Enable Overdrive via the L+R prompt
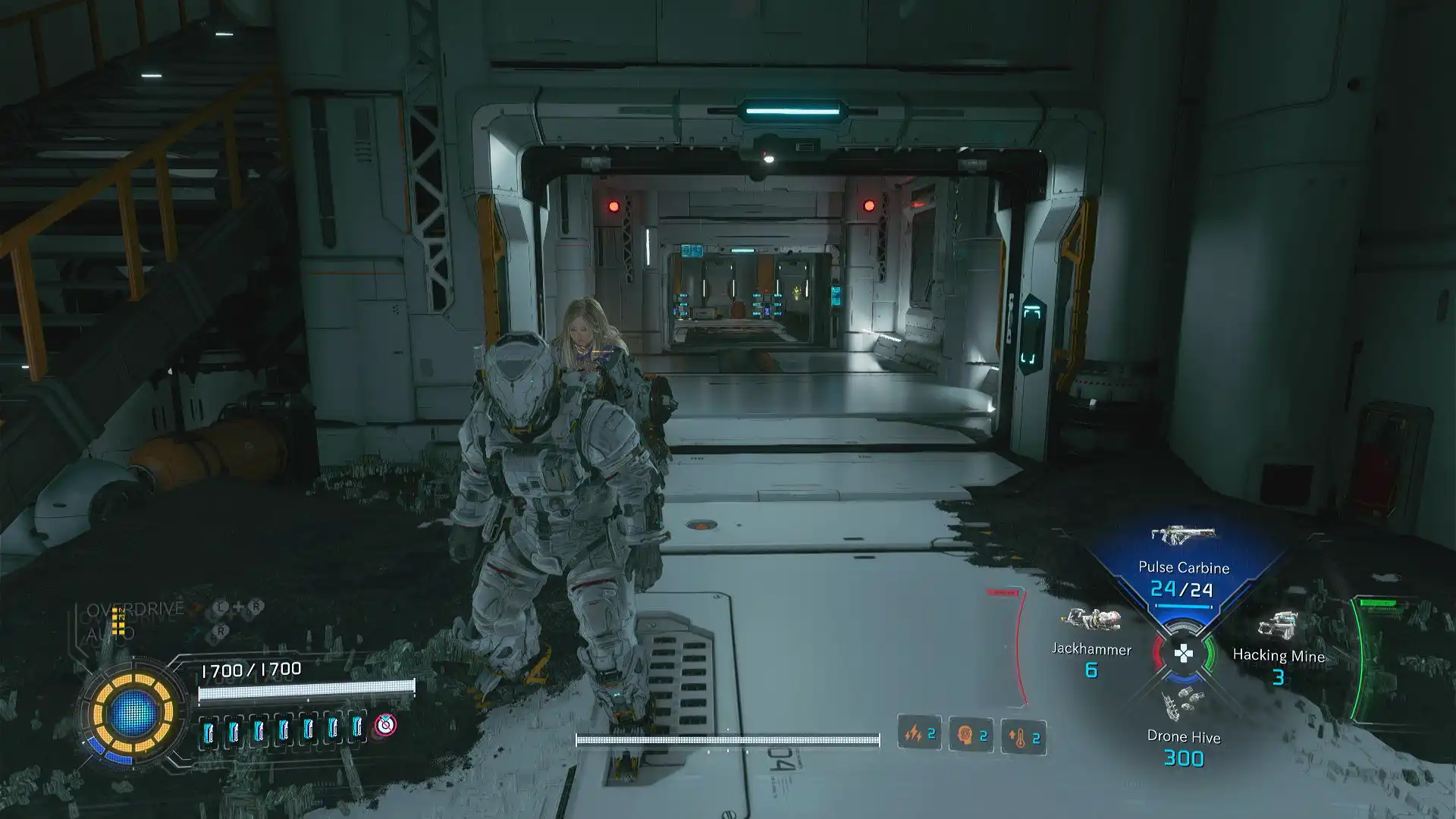1456x819 pixels. (x=237, y=607)
